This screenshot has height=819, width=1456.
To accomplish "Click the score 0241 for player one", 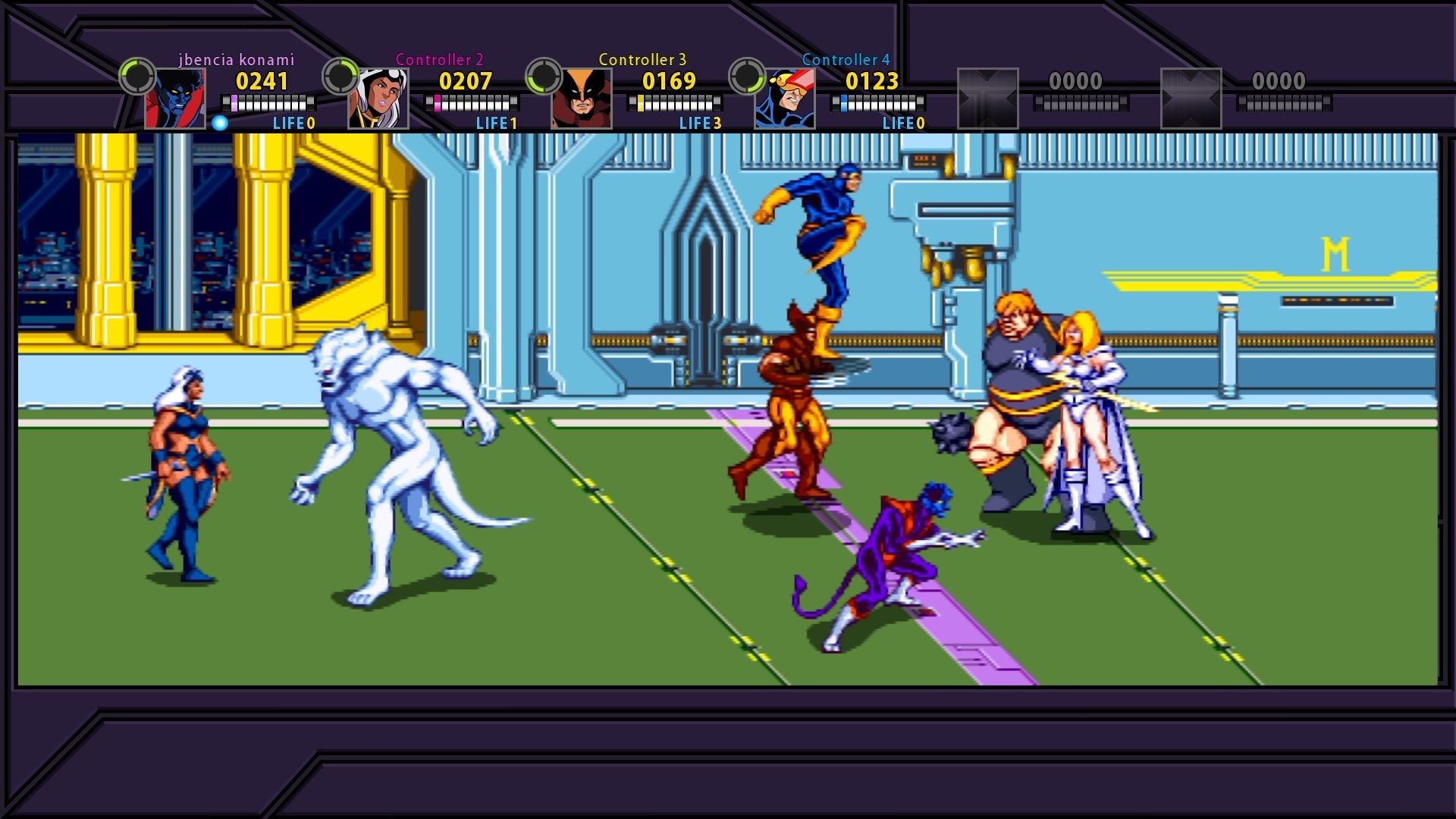I will click(262, 83).
